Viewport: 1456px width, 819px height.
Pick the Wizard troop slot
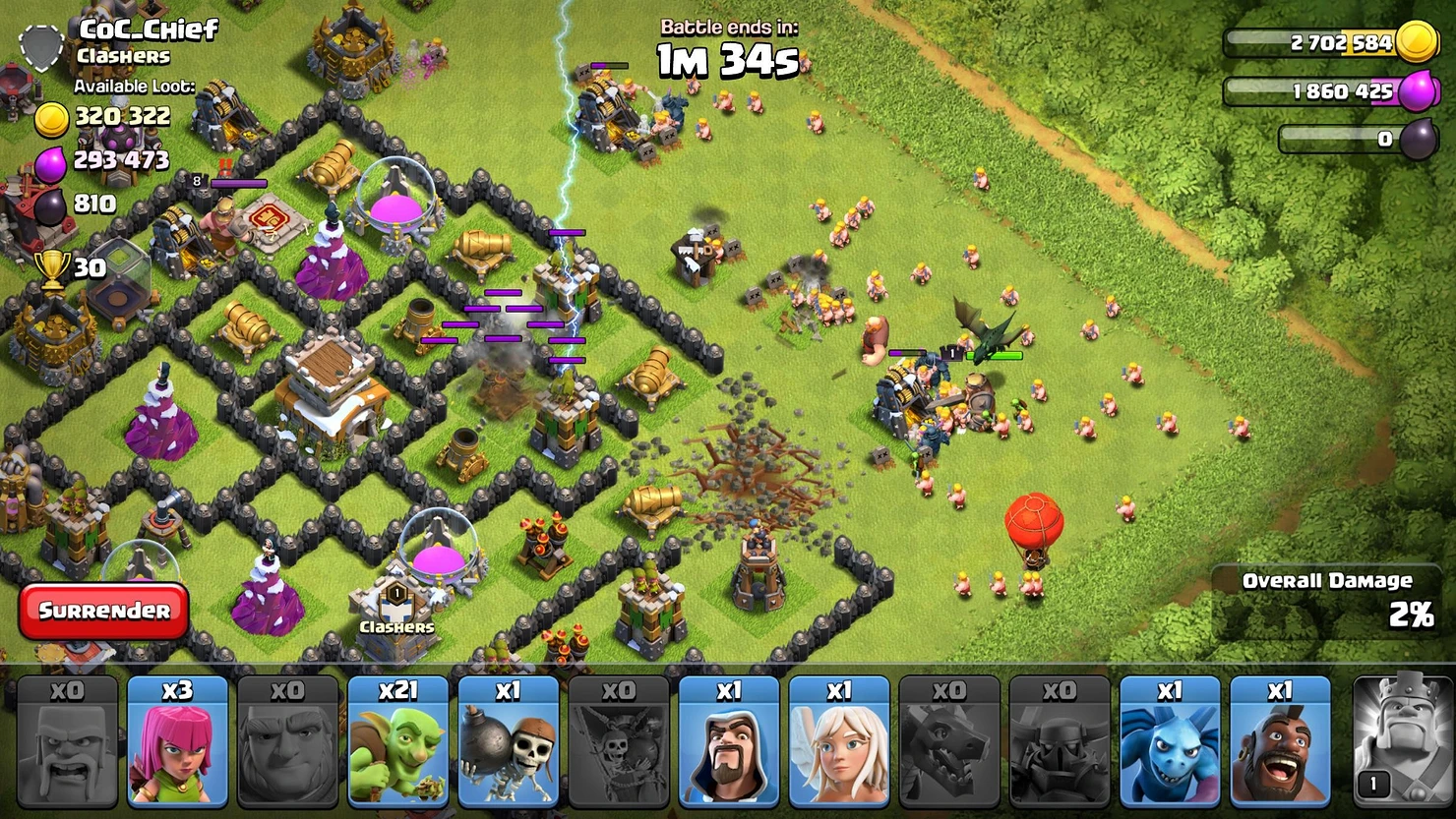click(728, 742)
